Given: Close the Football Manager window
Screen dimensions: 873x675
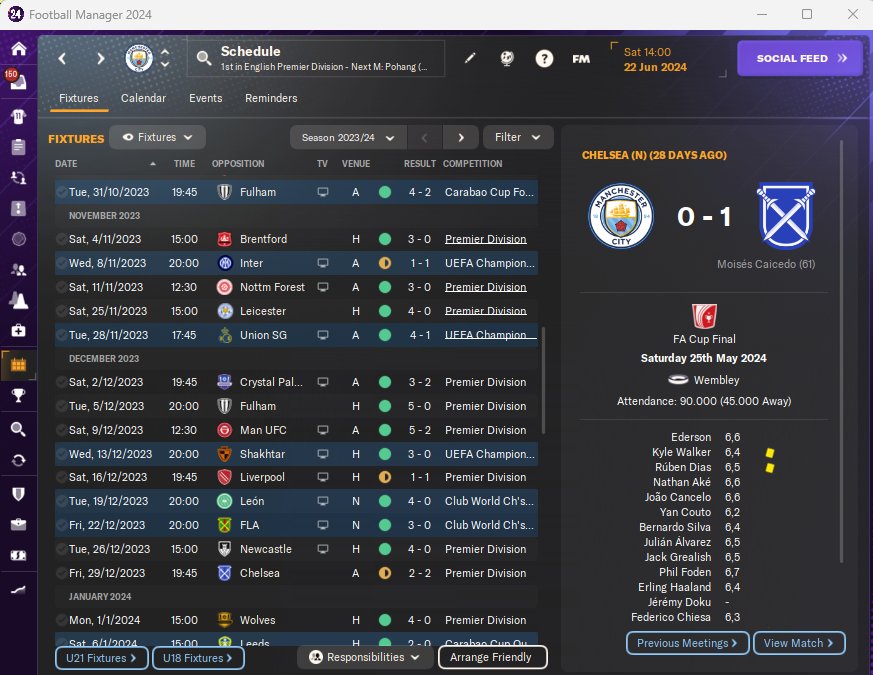Looking at the screenshot, I should point(851,14).
